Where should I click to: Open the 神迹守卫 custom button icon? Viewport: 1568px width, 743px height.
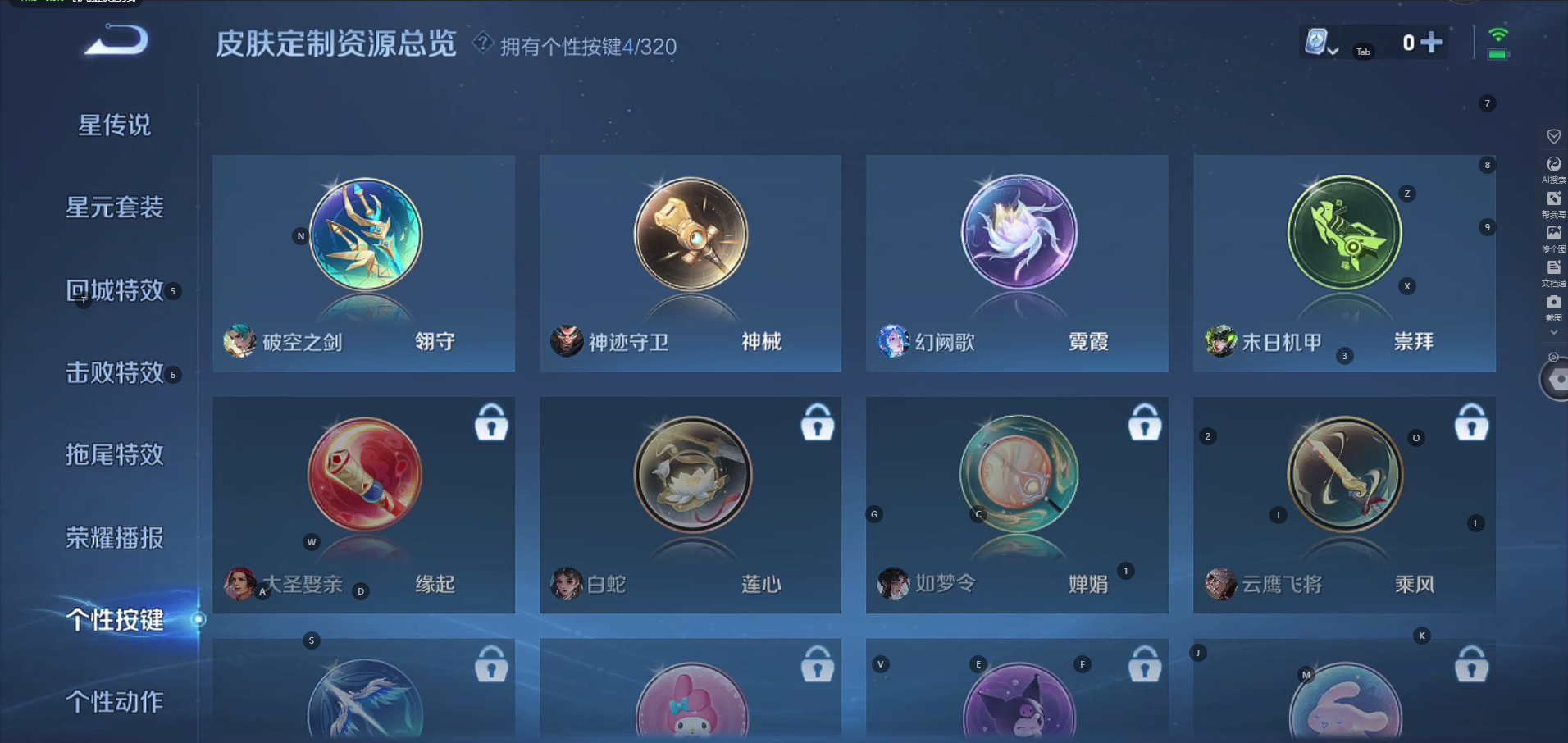[690, 235]
